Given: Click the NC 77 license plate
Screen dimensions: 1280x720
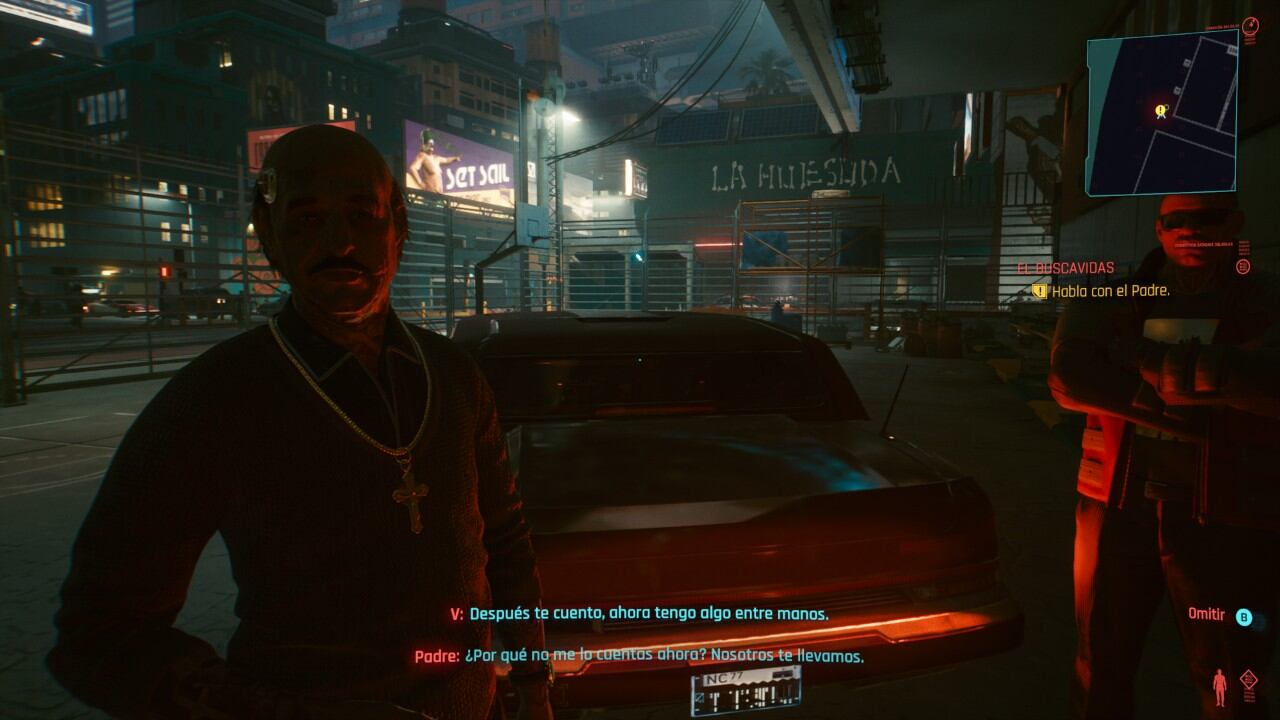Looking at the screenshot, I should (744, 693).
